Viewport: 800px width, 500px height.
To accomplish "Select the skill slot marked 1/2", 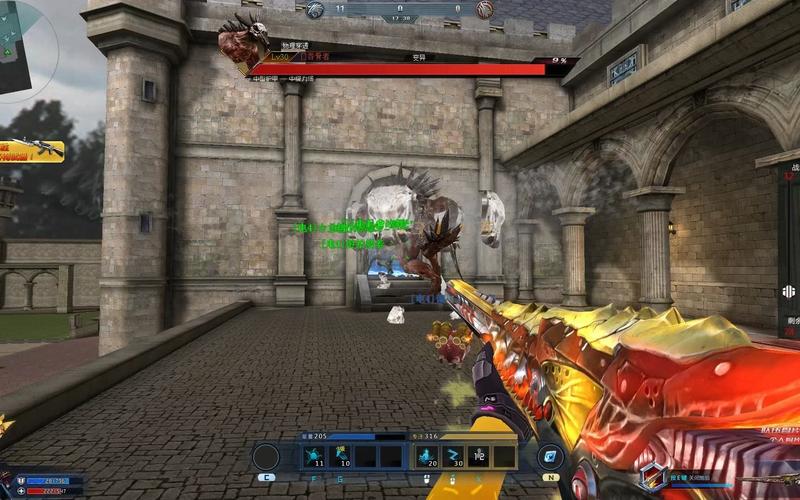I will point(478,457).
